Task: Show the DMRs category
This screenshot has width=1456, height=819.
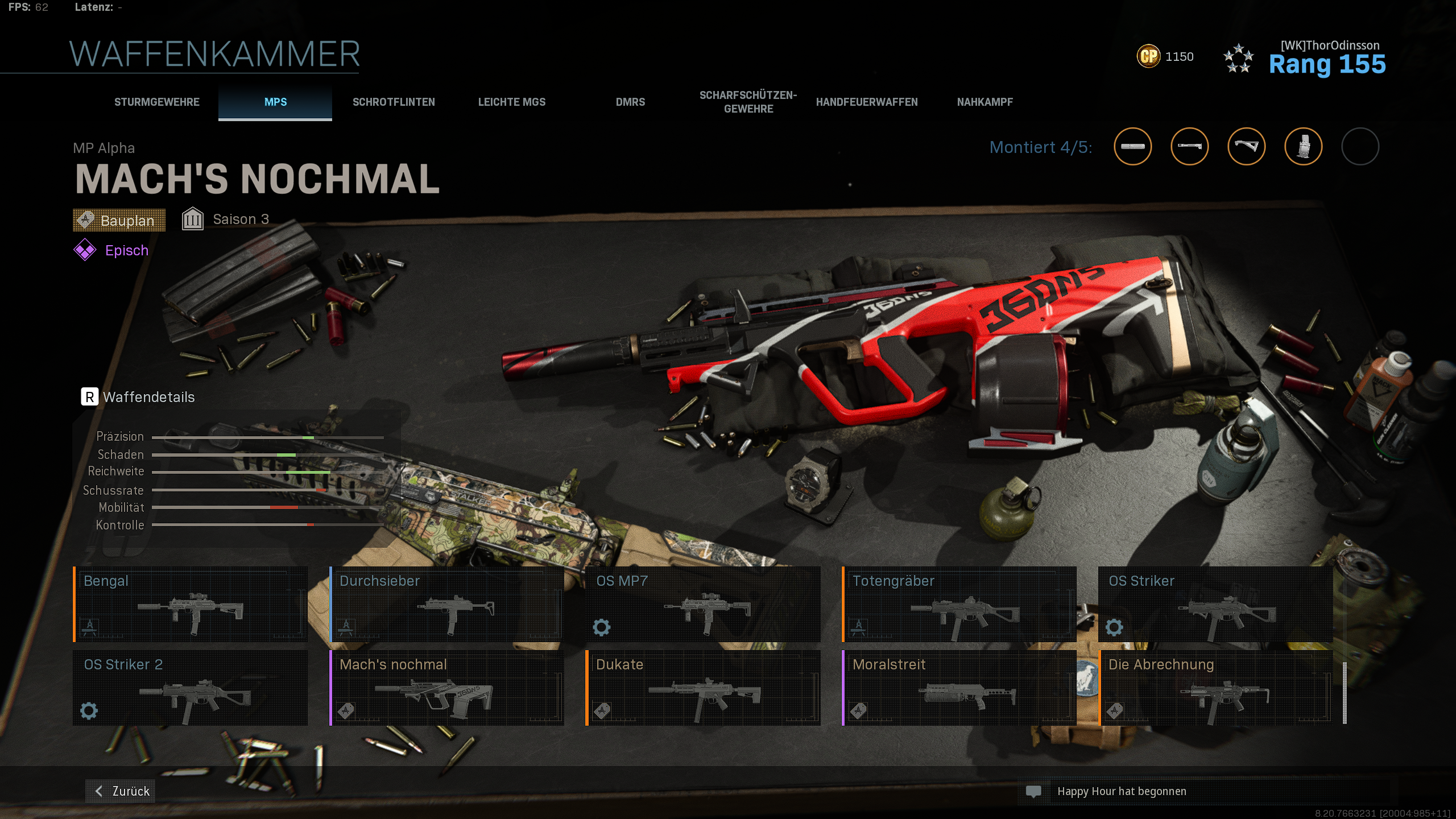Action: click(630, 102)
